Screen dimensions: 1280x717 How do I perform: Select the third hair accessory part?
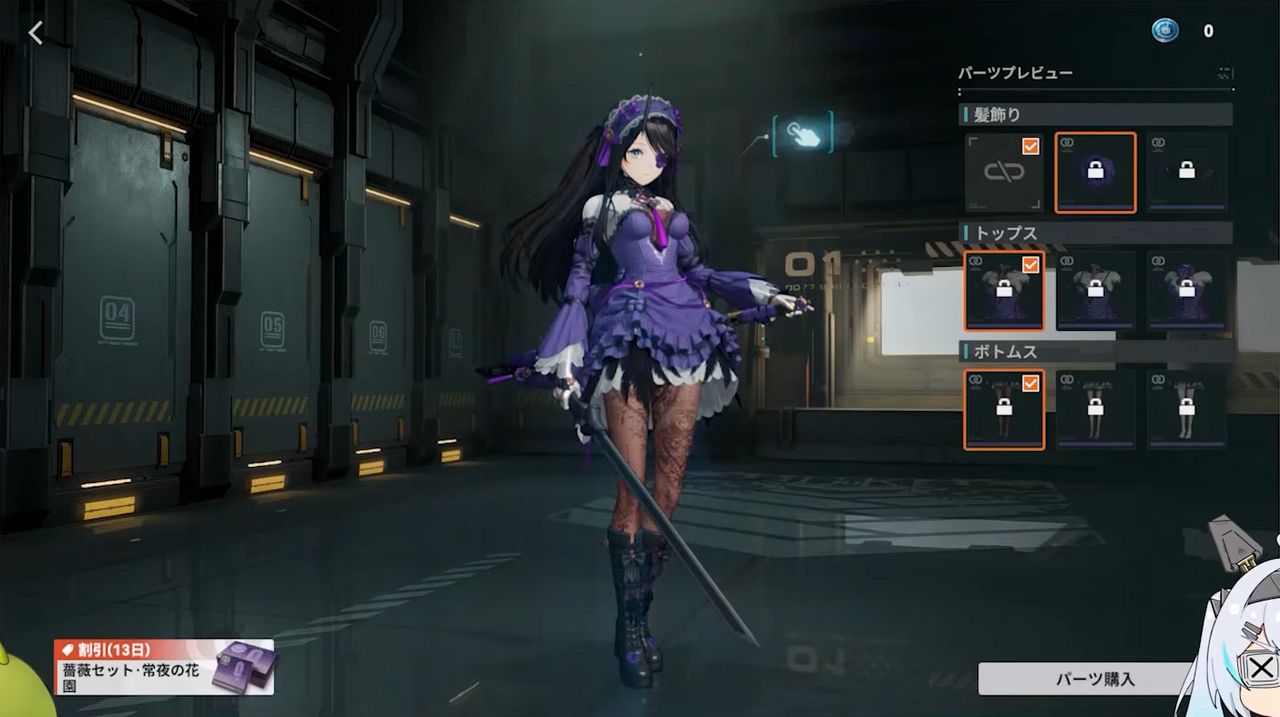pos(1187,173)
